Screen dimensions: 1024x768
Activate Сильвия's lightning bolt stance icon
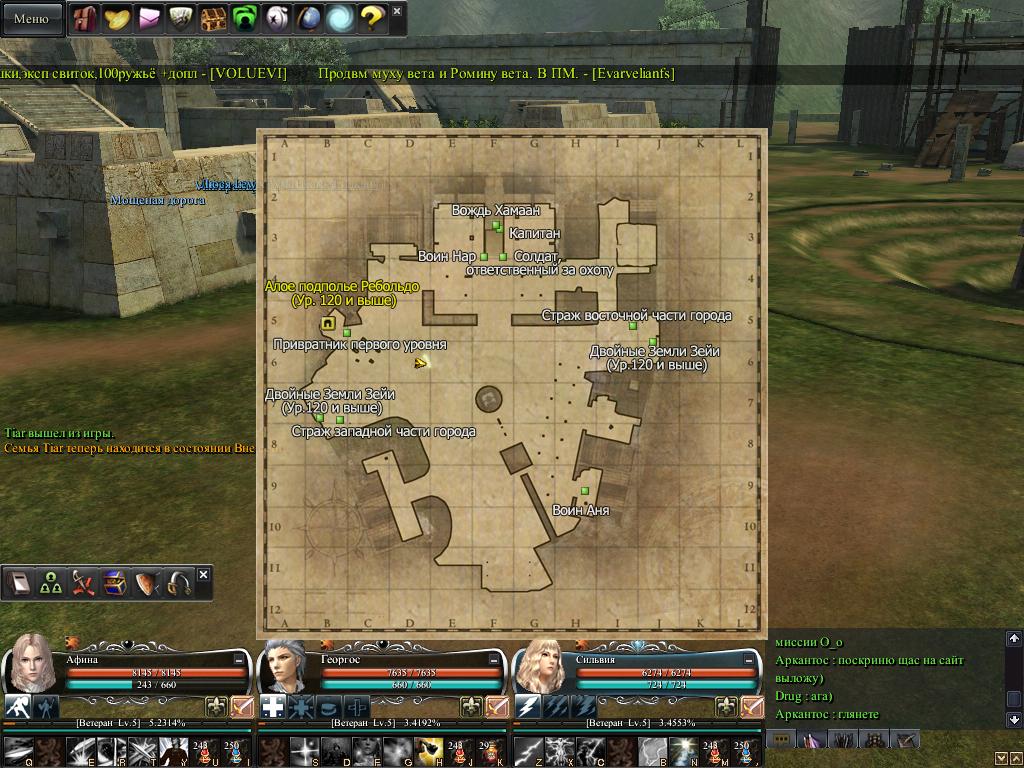click(x=528, y=707)
